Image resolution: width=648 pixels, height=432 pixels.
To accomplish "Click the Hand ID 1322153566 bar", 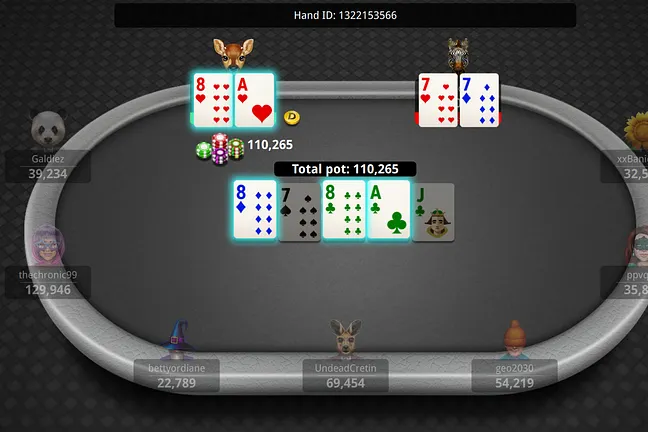I will coord(345,15).
